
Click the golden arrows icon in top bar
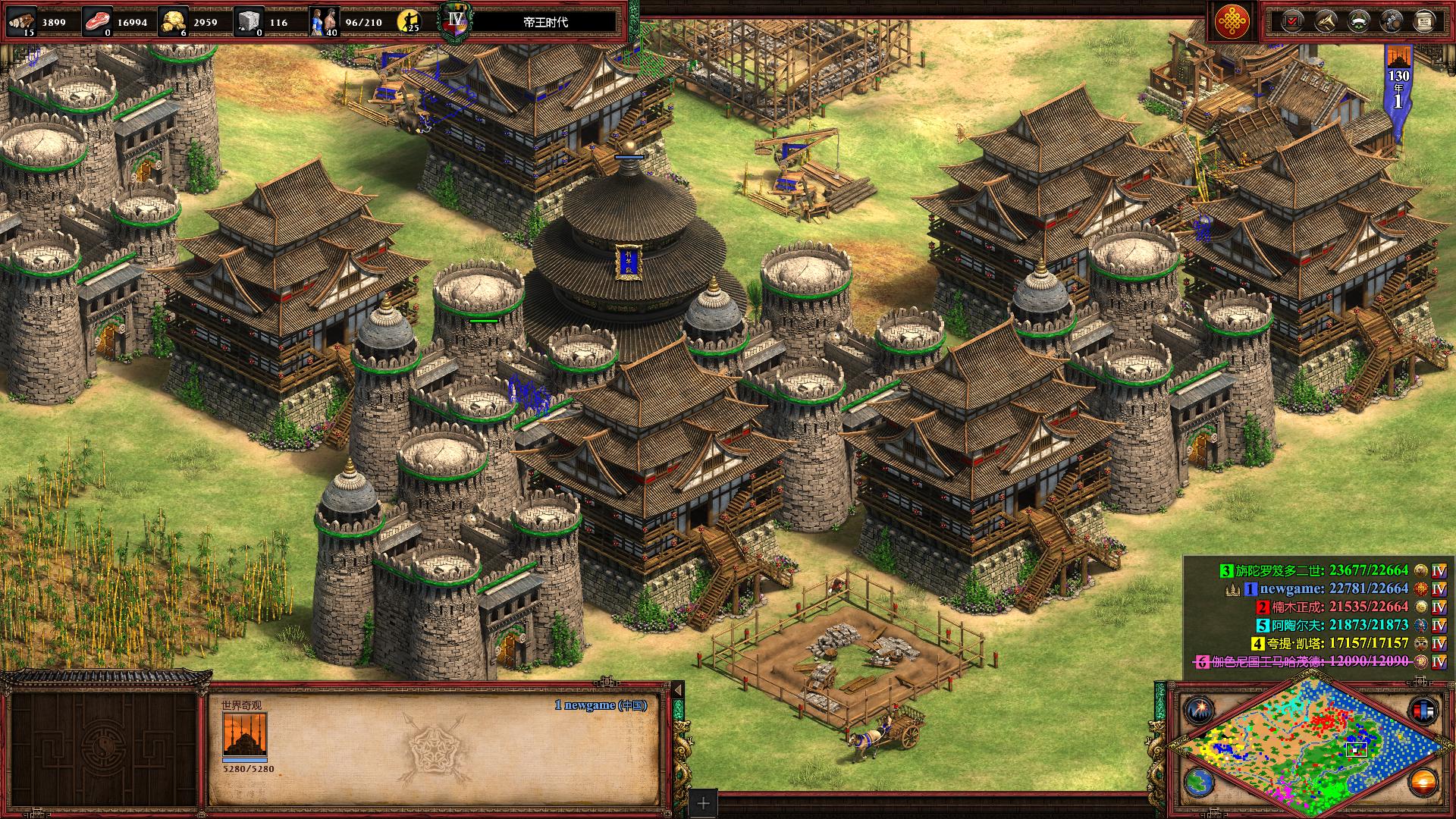[x=1325, y=21]
